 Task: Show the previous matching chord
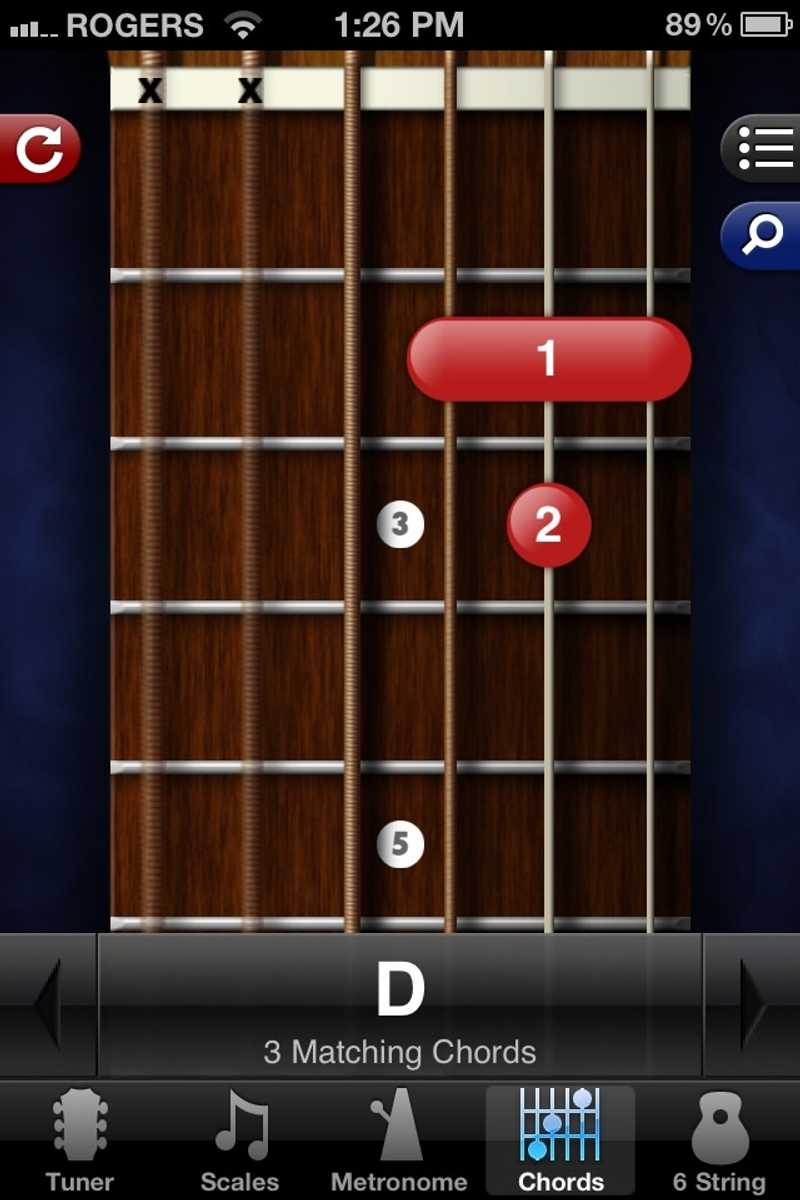(x=48, y=1004)
